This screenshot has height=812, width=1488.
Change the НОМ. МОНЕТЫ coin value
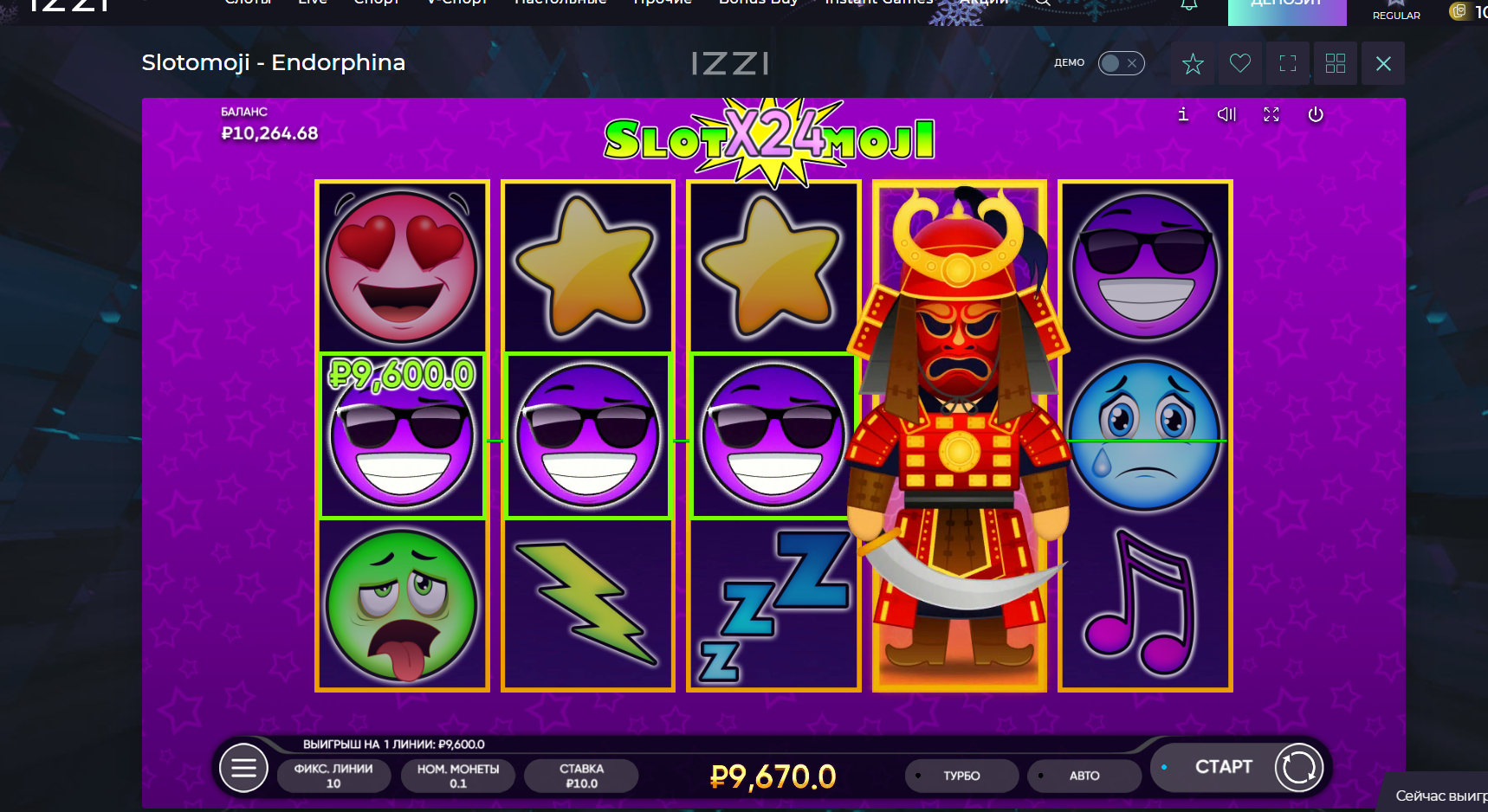pos(457,776)
